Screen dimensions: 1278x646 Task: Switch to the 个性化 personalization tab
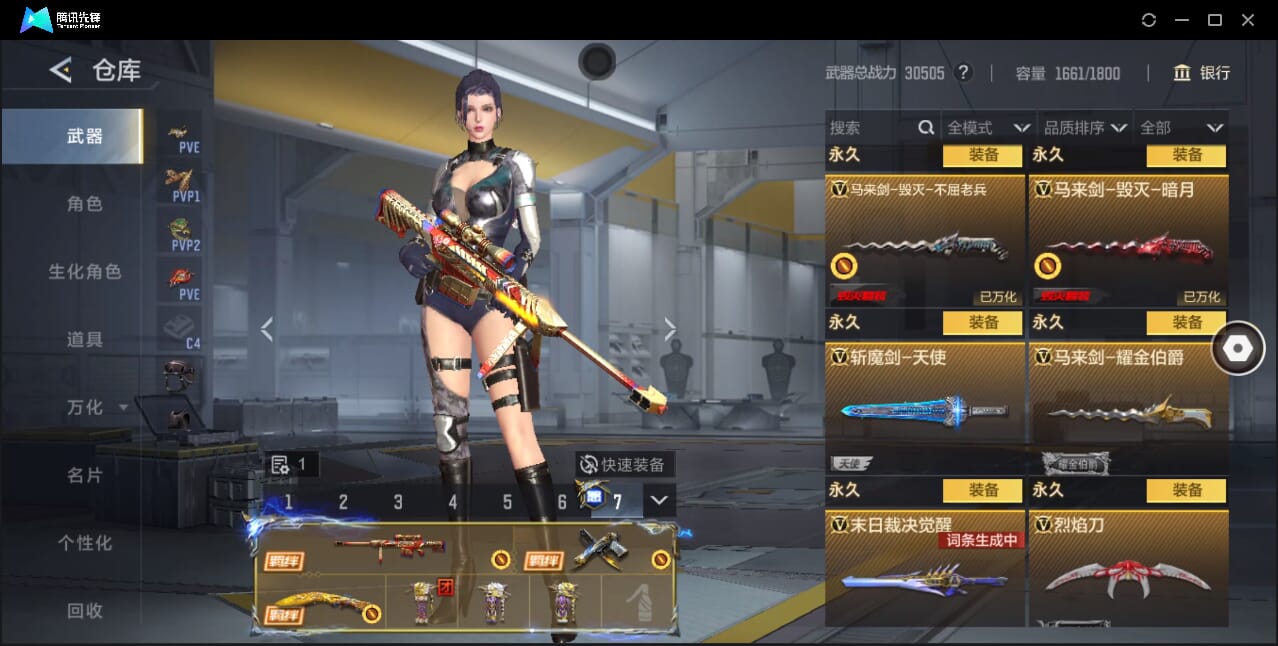[85, 543]
